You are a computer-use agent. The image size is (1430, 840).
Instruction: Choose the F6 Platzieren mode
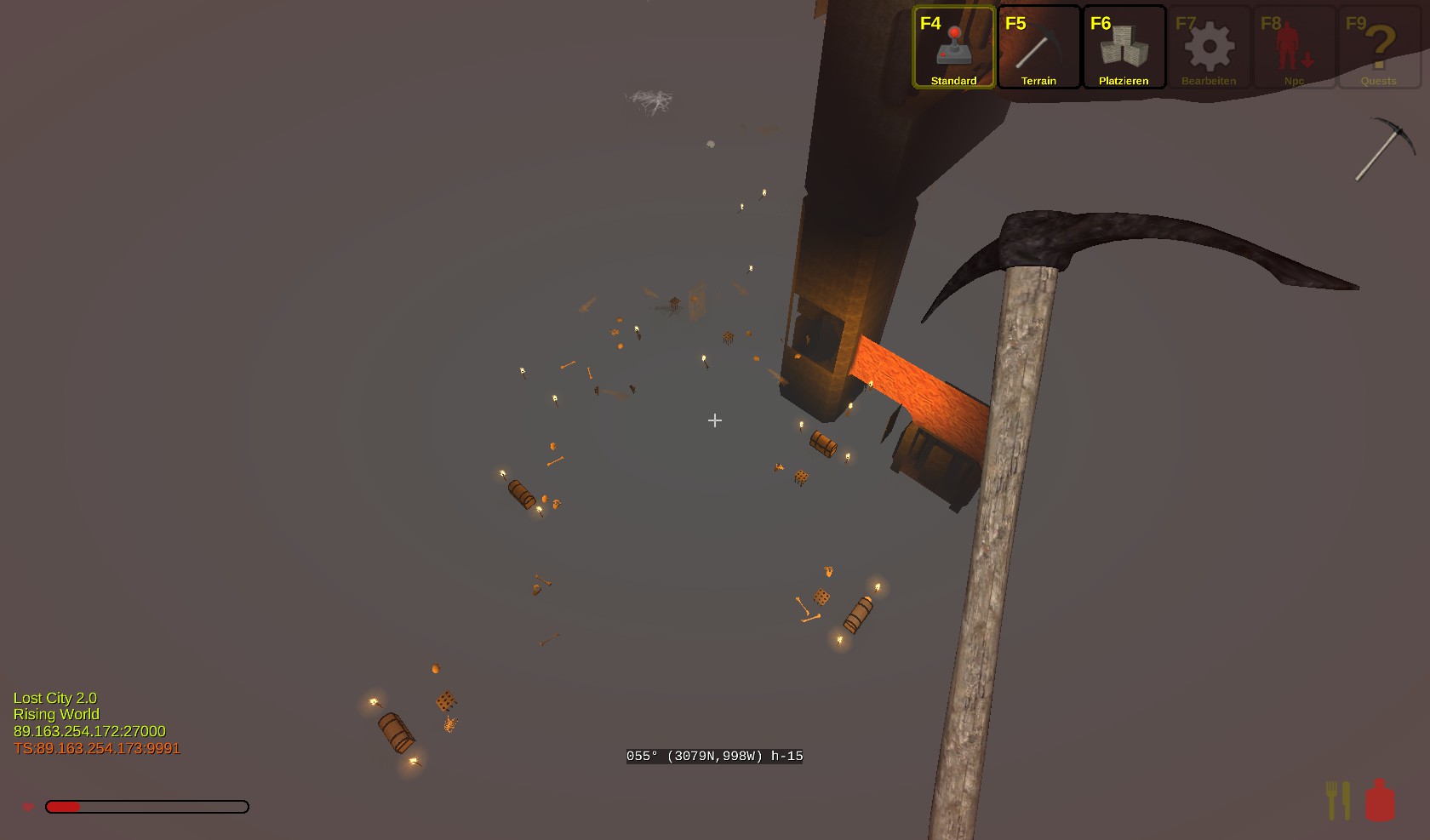coord(1124,48)
